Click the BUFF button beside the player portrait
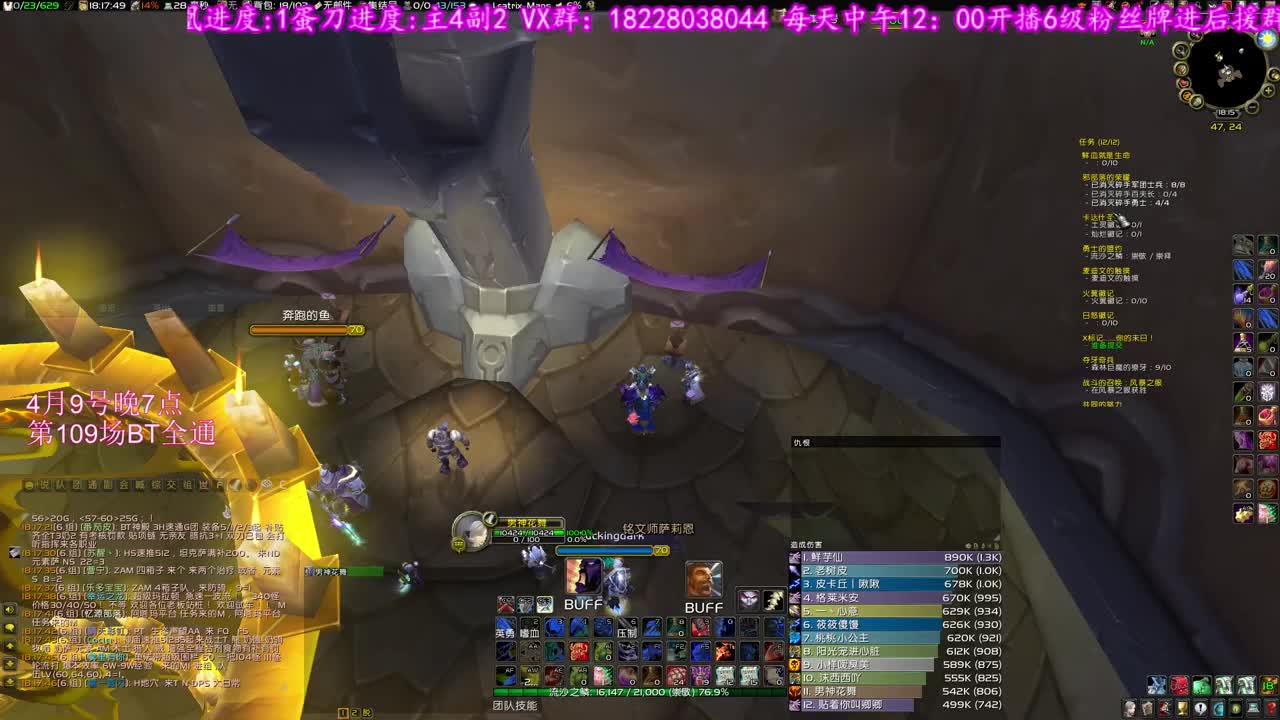The height and width of the screenshot is (720, 1280). click(x=584, y=604)
